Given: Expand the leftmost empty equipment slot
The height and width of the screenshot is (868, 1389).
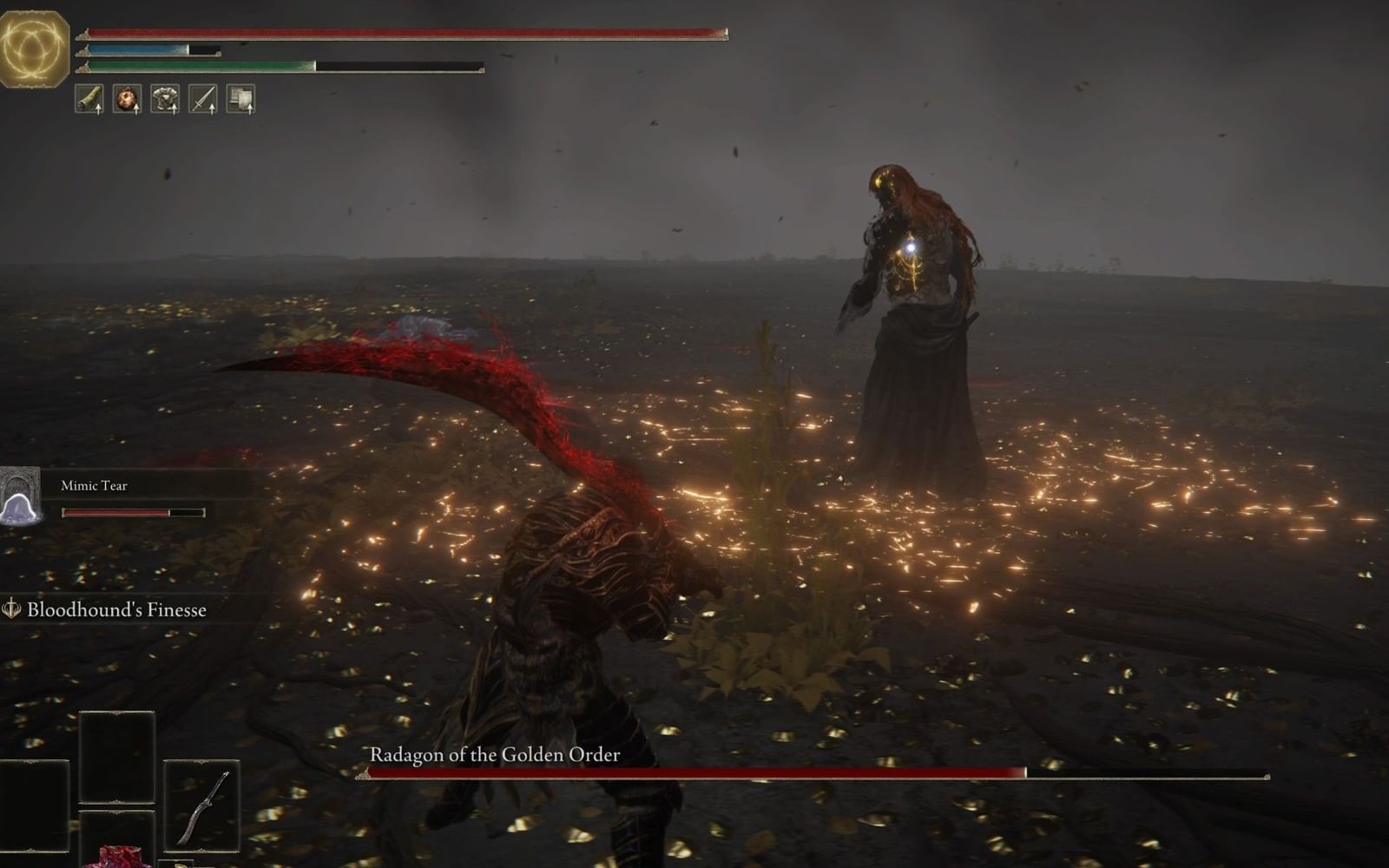Looking at the screenshot, I should pyautogui.click(x=33, y=806).
